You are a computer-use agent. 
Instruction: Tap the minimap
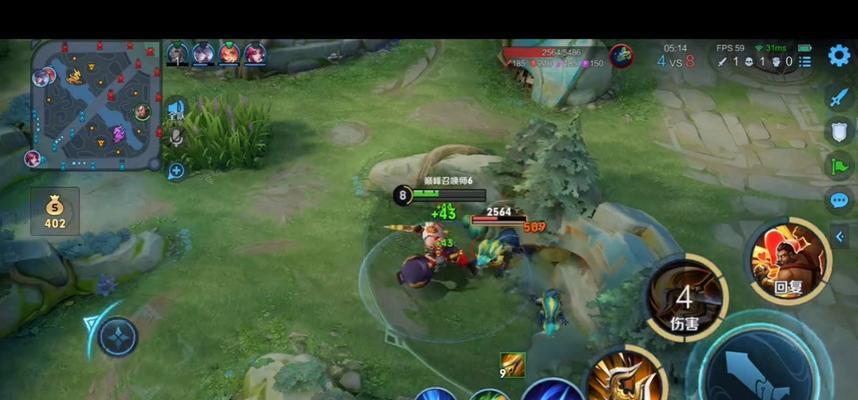click(x=97, y=105)
